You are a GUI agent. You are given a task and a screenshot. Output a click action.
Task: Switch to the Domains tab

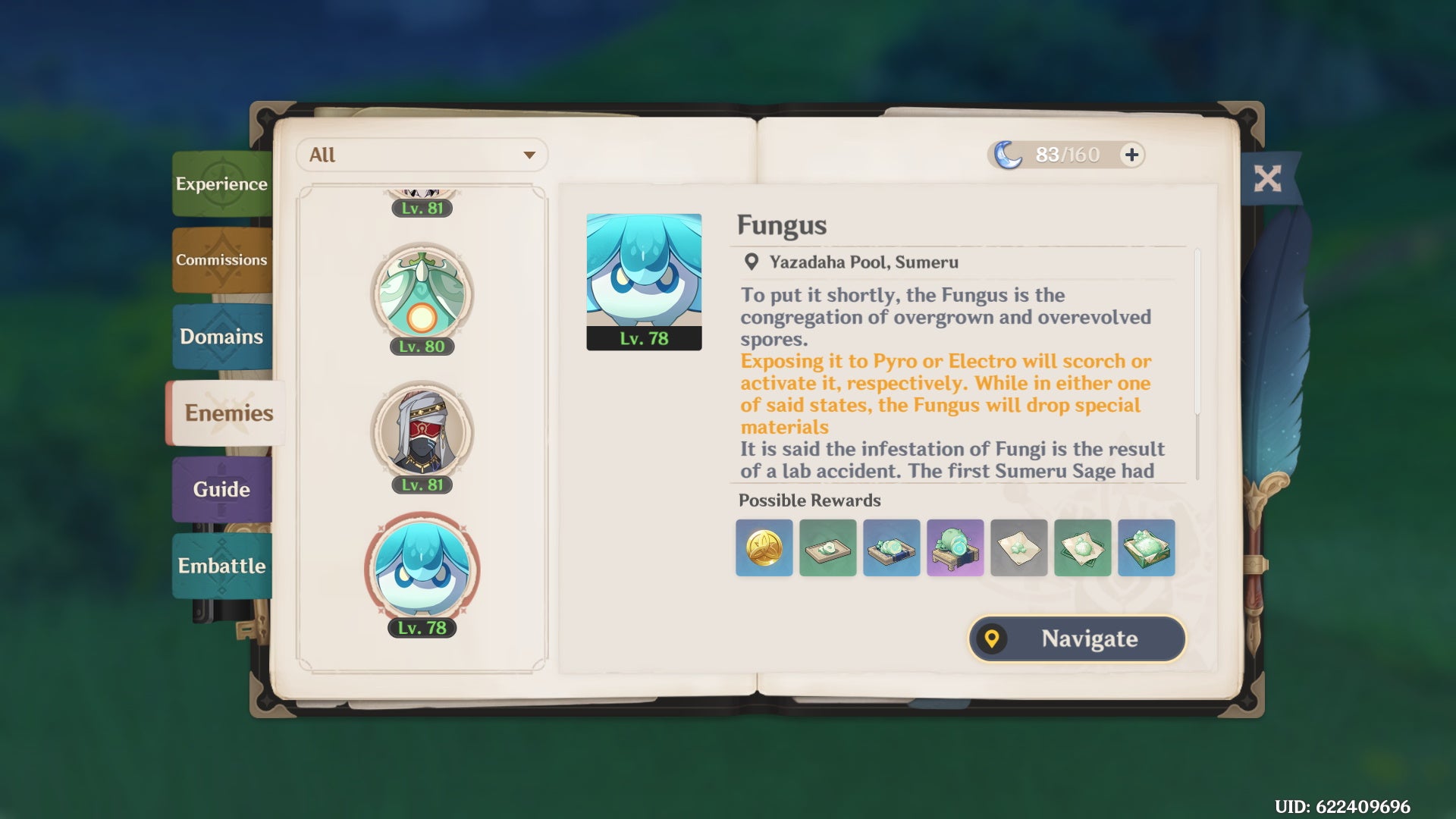[x=221, y=337]
